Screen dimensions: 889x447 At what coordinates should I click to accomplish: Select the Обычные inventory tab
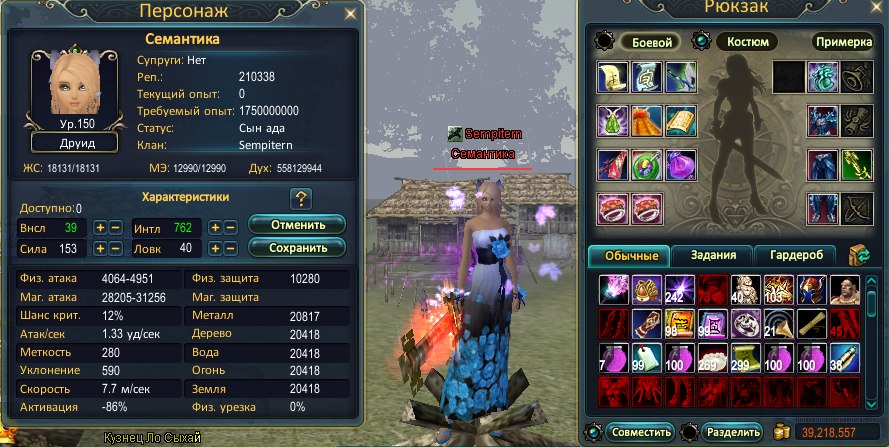(630, 256)
